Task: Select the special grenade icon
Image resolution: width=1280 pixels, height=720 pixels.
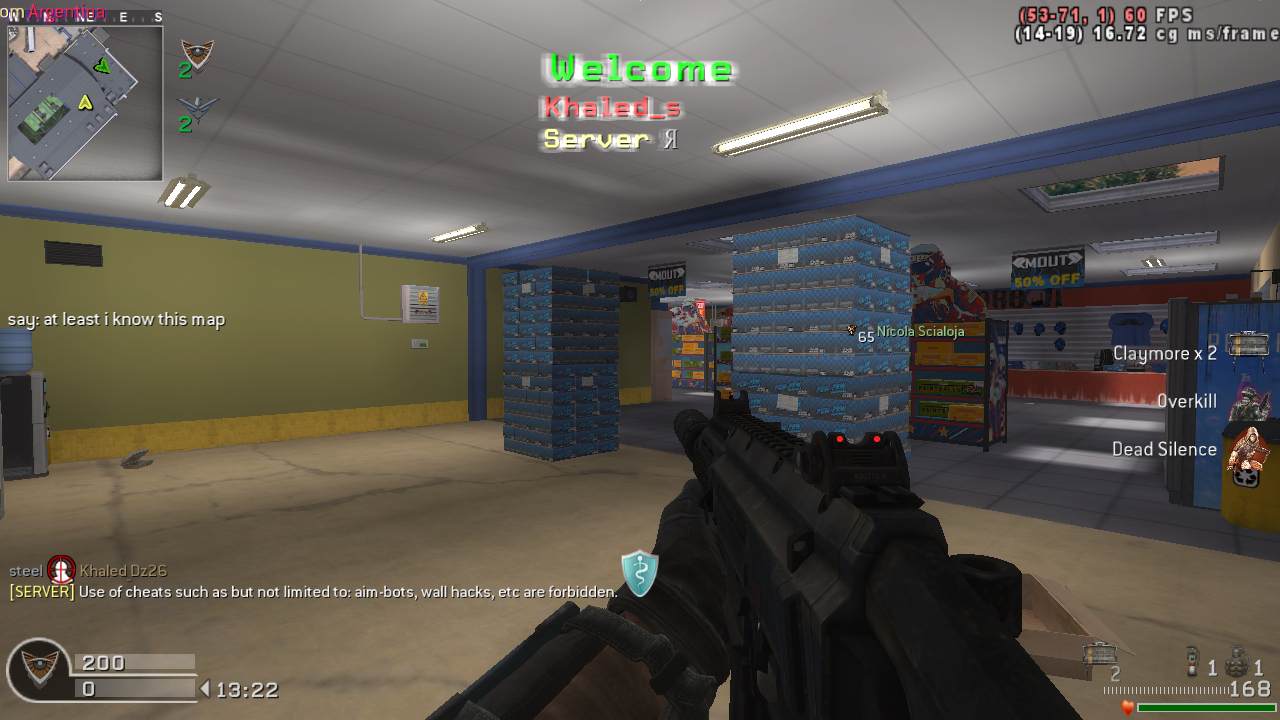Action: (1192, 662)
